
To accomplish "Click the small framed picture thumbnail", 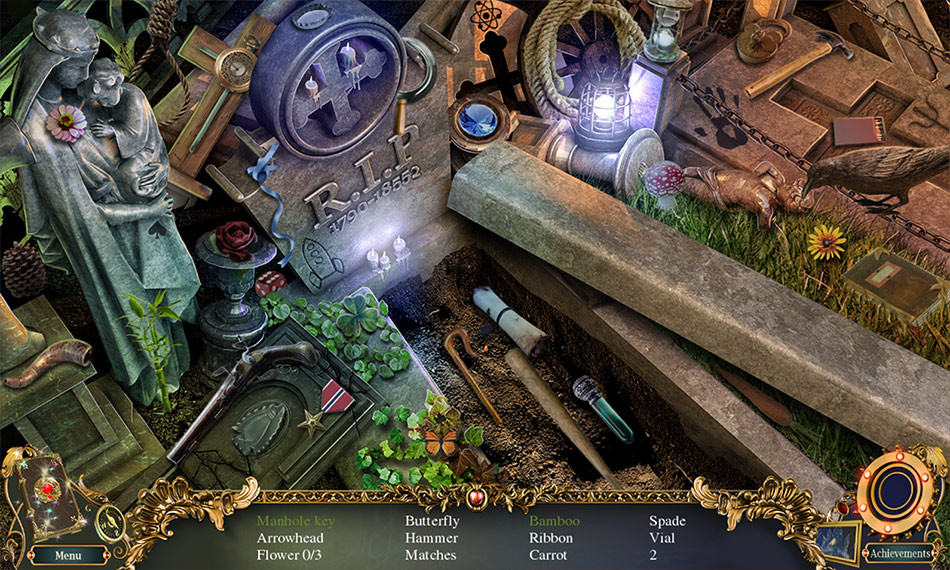I will (837, 541).
